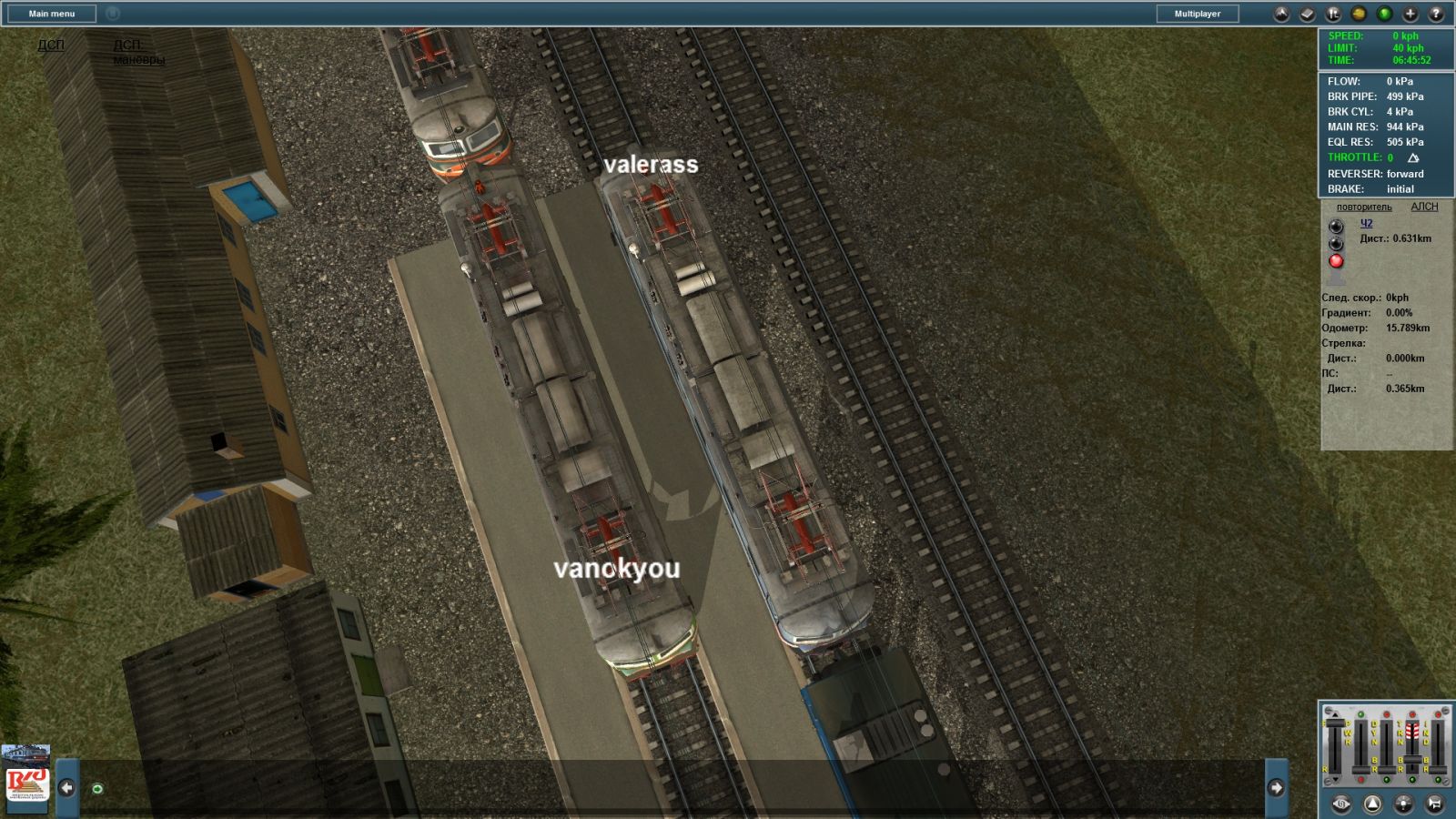Open the Main menu

(51, 14)
